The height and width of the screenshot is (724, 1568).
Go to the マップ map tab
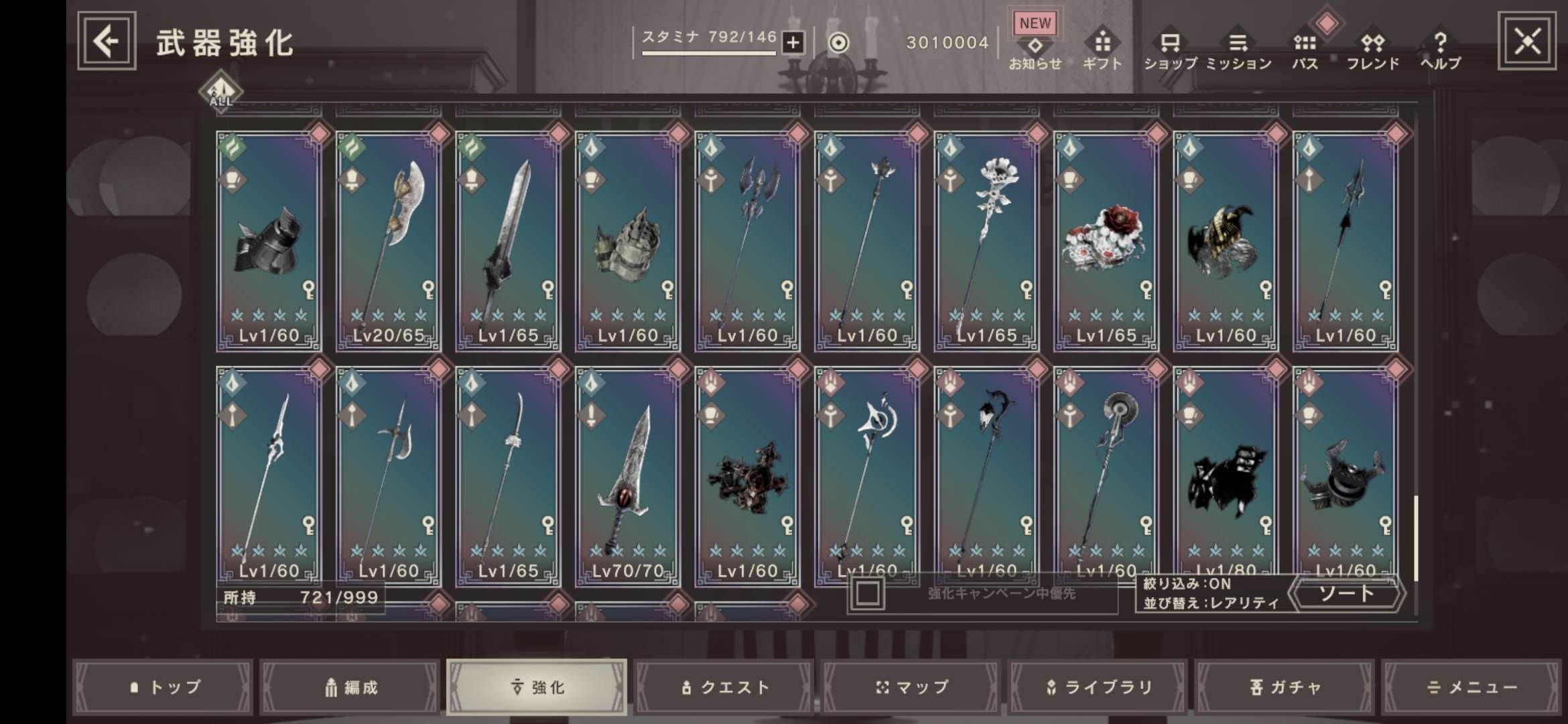coord(911,687)
